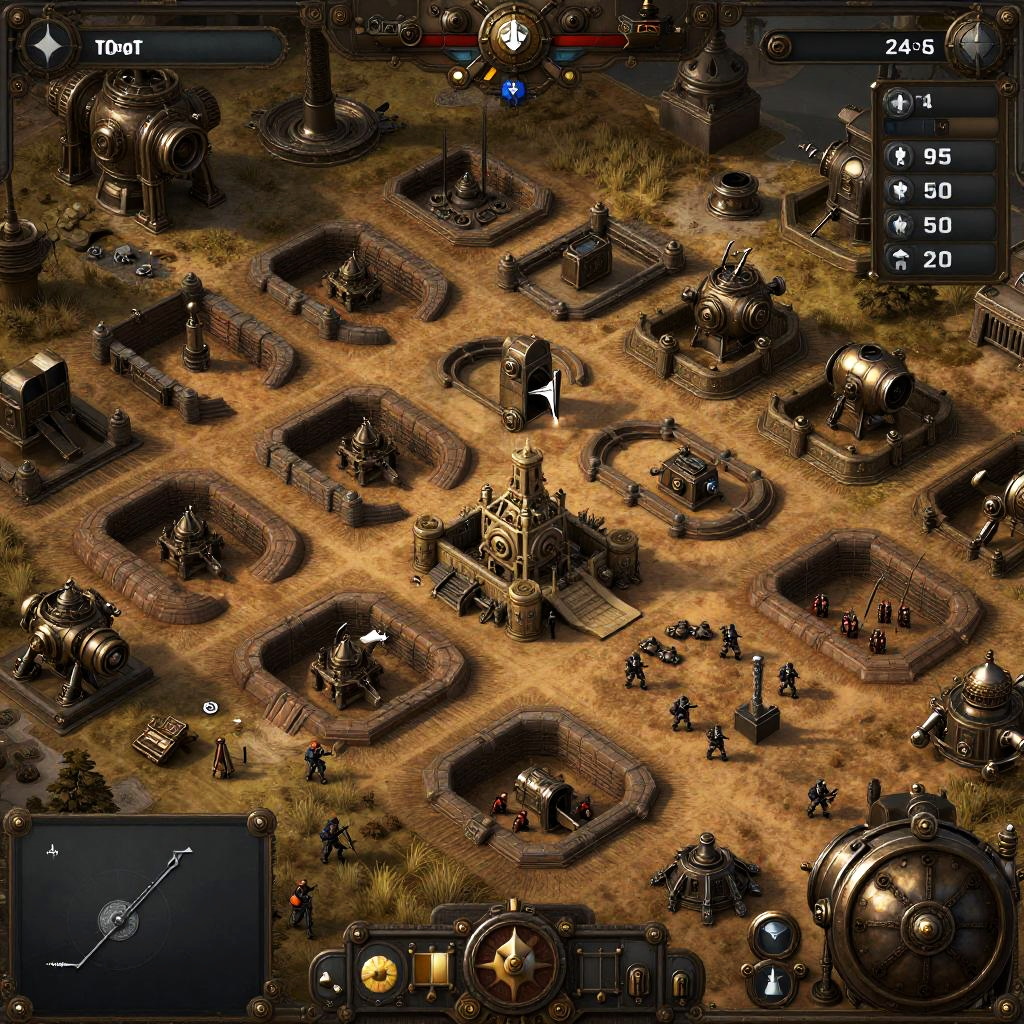Click the lower round cone icon button
The width and height of the screenshot is (1024, 1024).
773,983
